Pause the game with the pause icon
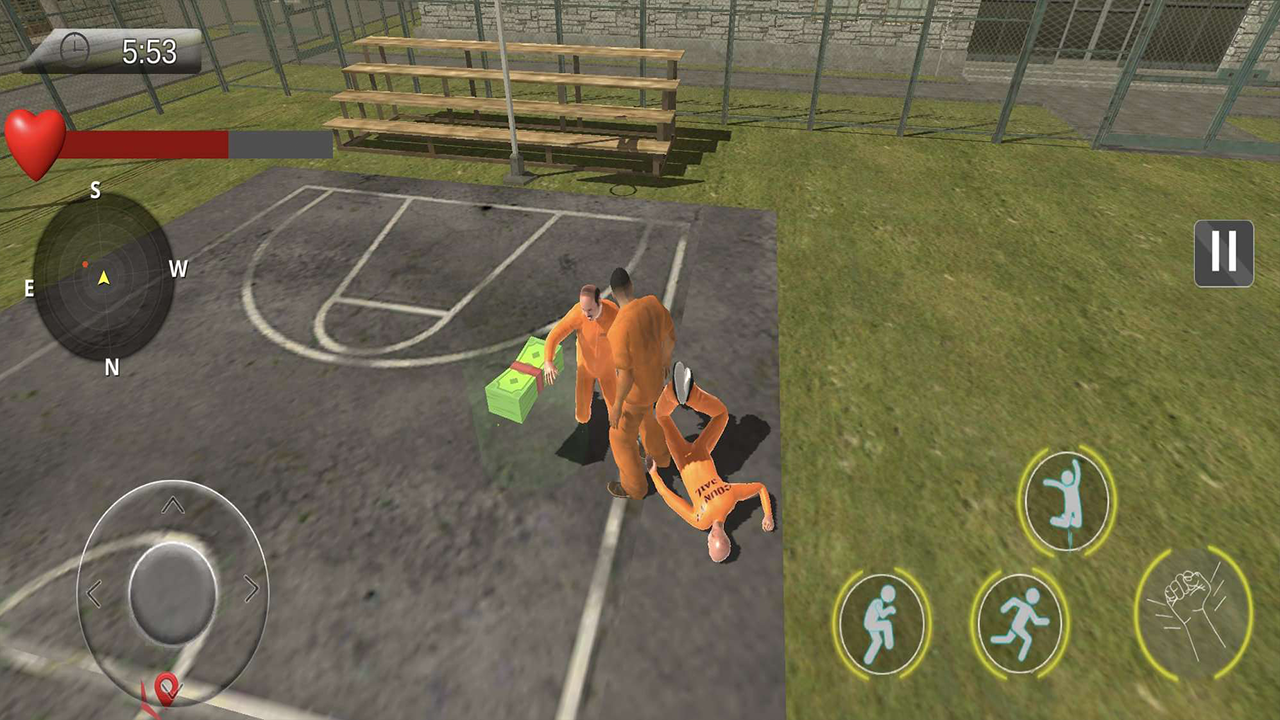The height and width of the screenshot is (720, 1280). click(x=1223, y=253)
